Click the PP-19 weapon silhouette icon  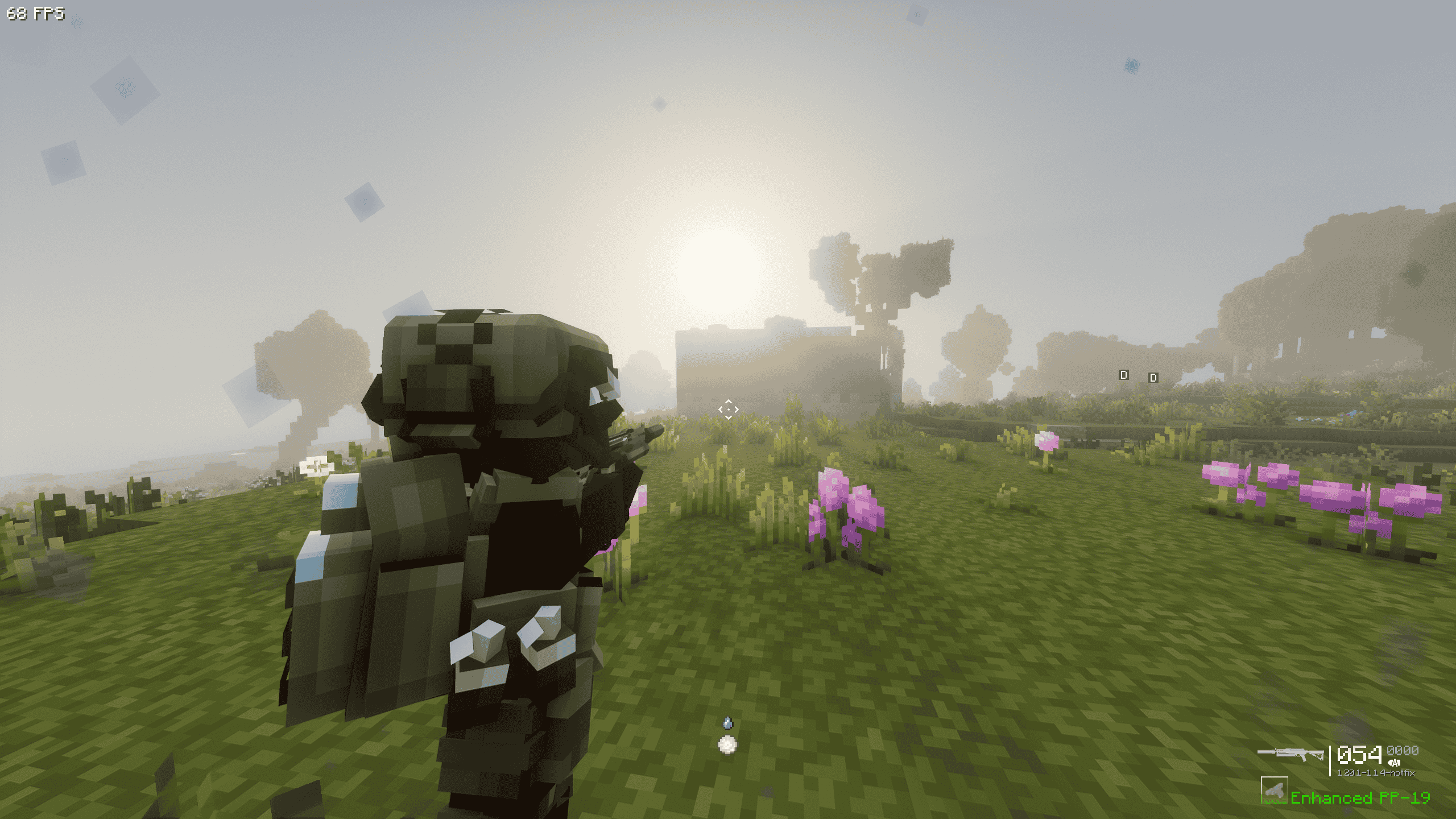1290,755
